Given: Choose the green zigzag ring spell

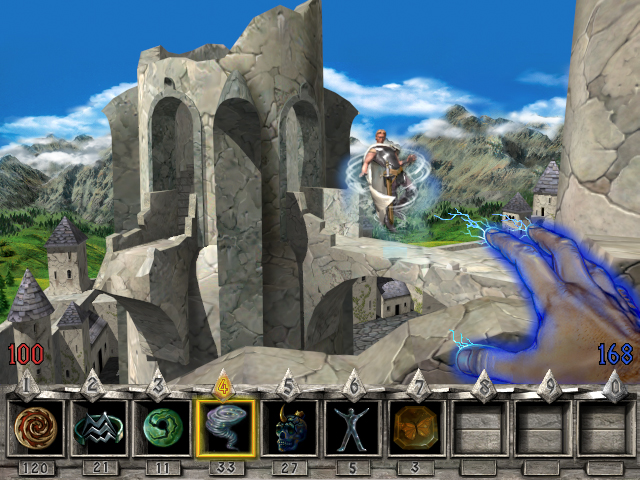Looking at the screenshot, I should click(100, 428).
